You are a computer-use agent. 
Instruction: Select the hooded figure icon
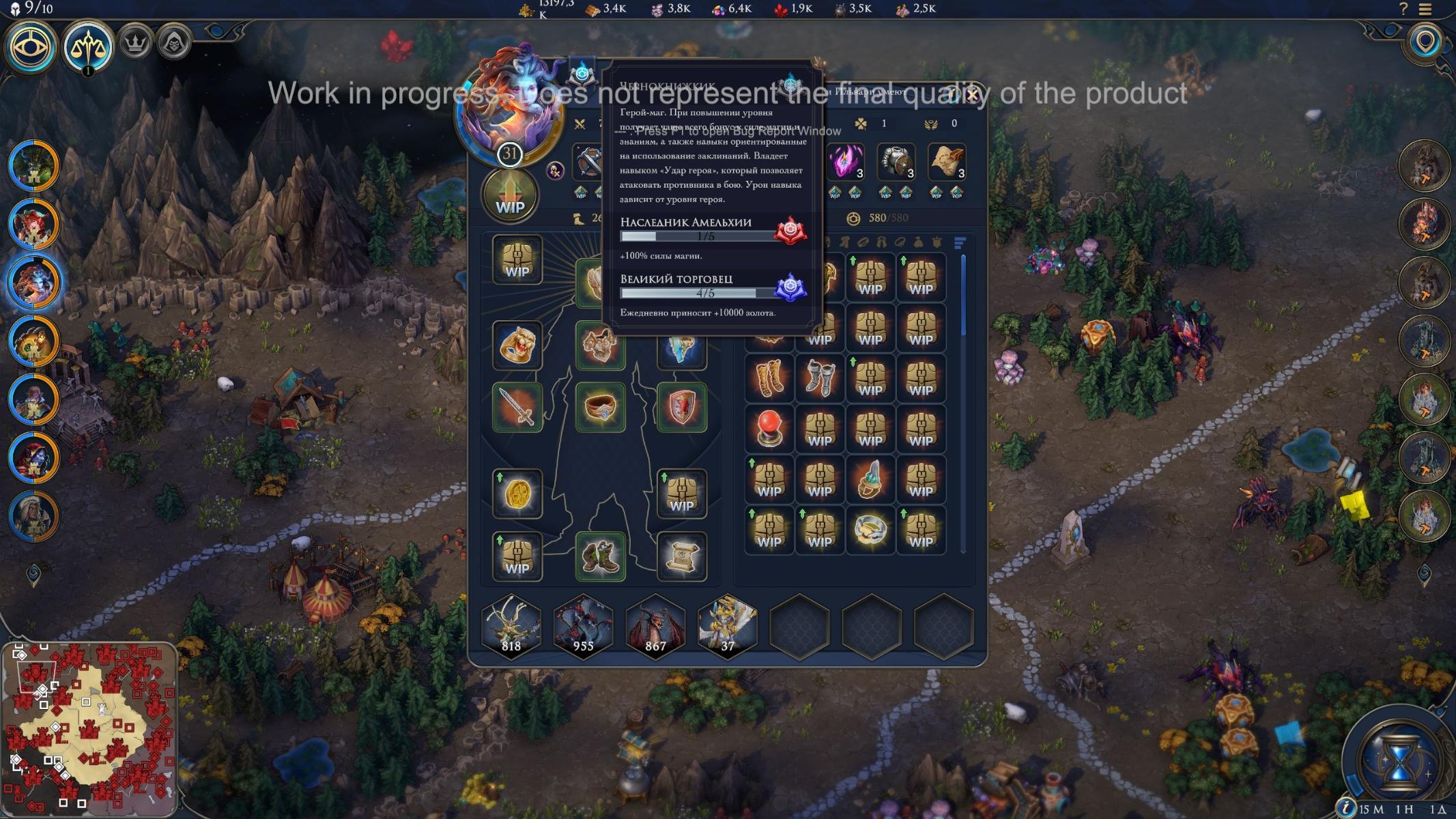tap(174, 44)
